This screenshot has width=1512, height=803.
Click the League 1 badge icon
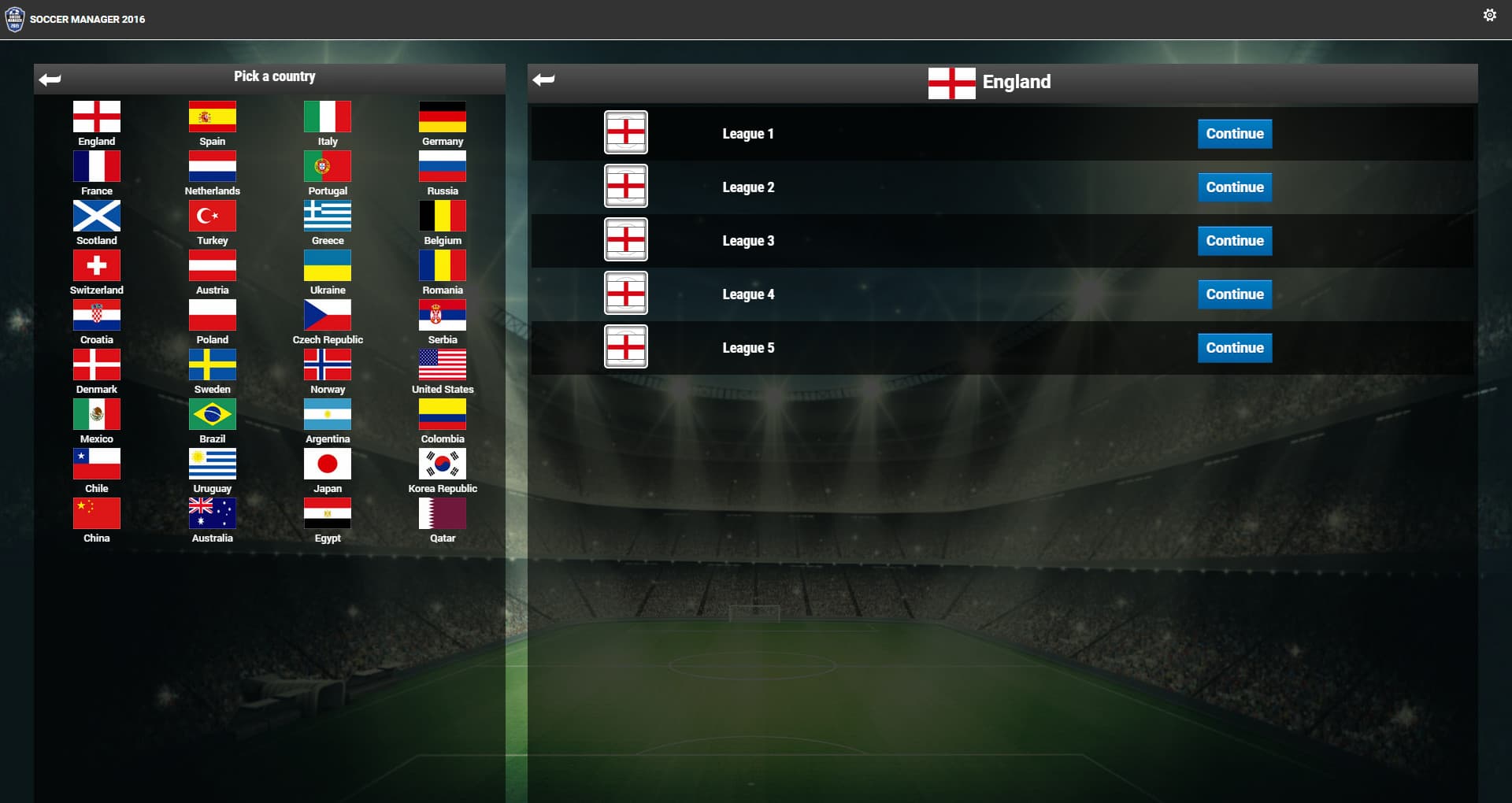click(x=626, y=132)
